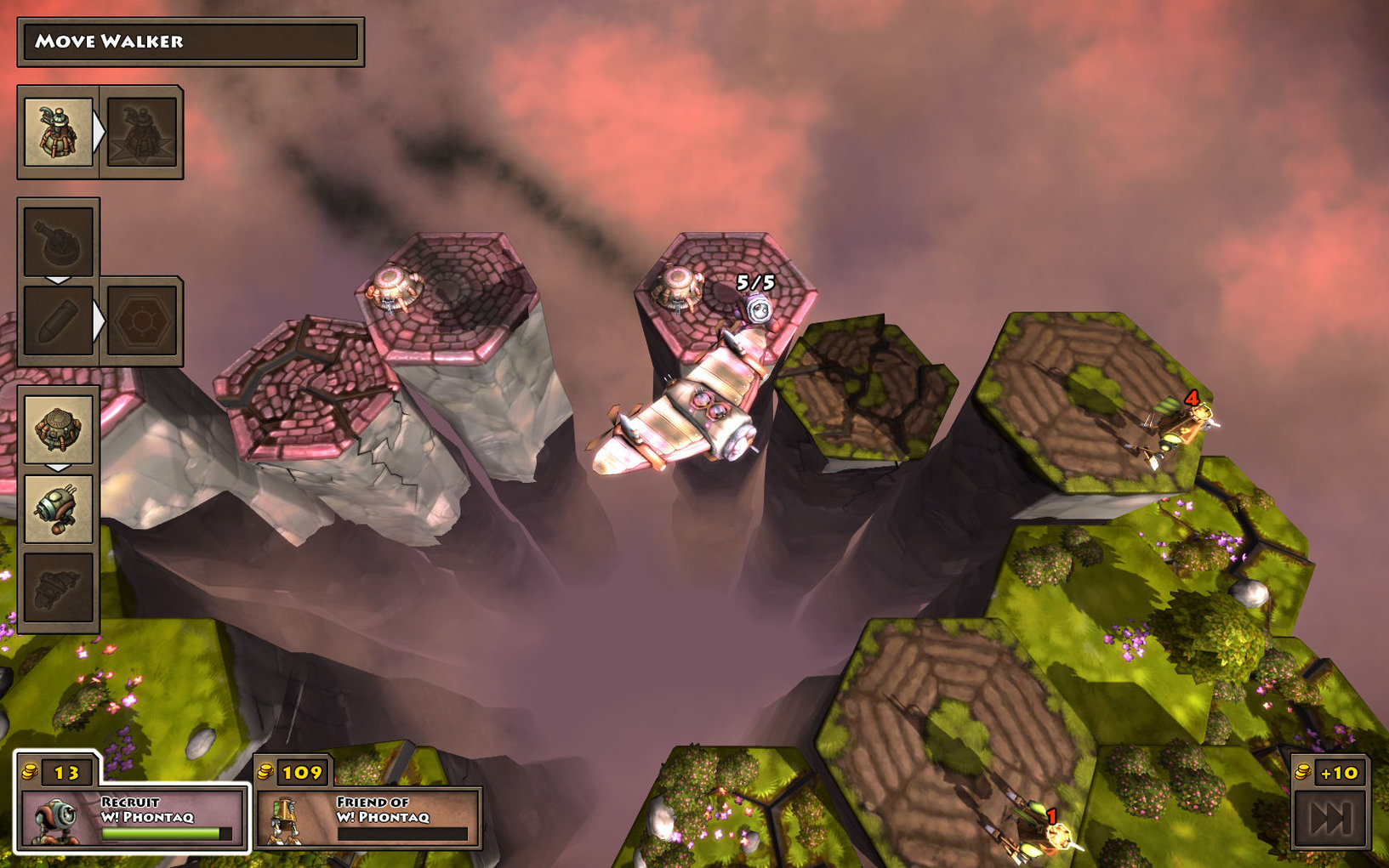Viewport: 1389px width, 868px height.
Task: Choose the dimmed hexagon sun emblem icon
Action: (x=141, y=321)
